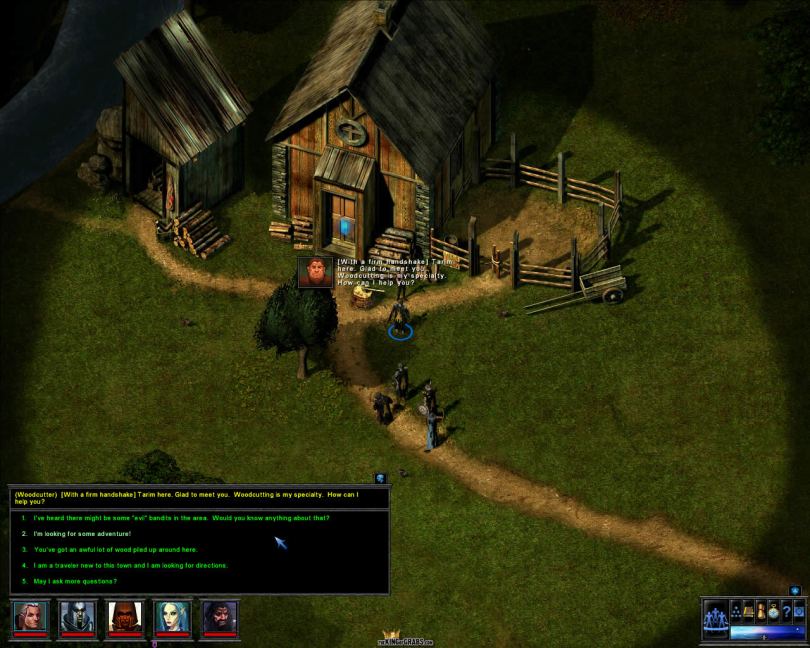
Task: Select the red-hooded character portrait
Action: coord(125,616)
